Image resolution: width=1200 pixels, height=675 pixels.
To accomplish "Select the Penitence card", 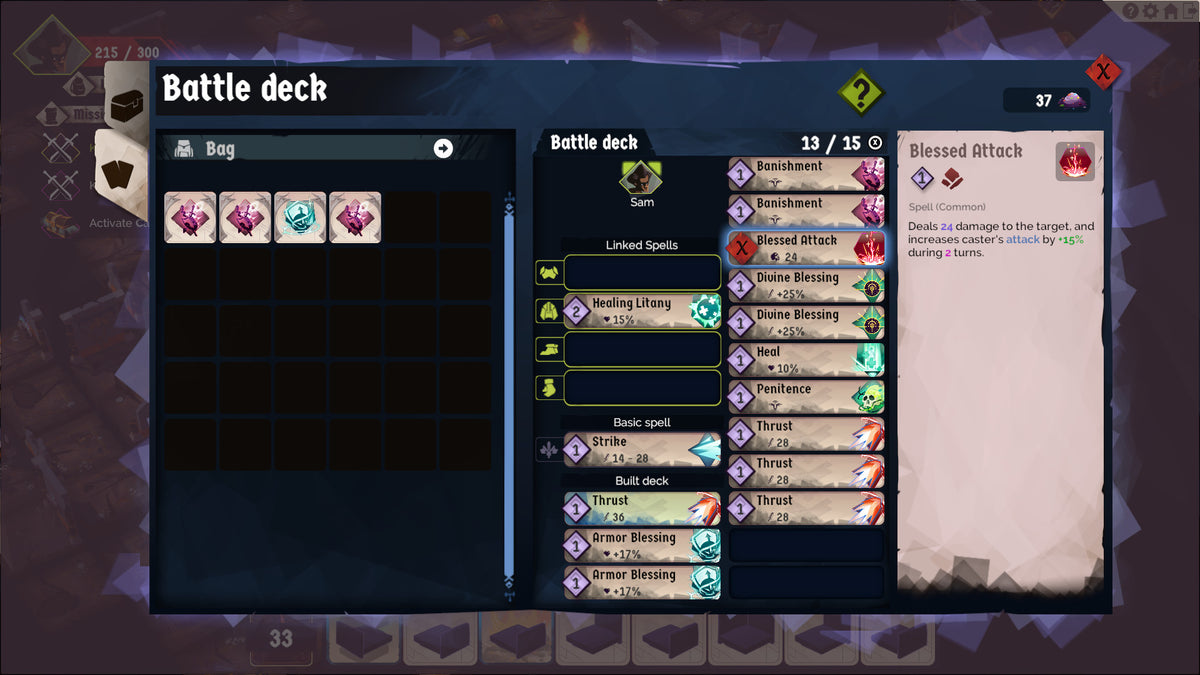I will point(806,396).
